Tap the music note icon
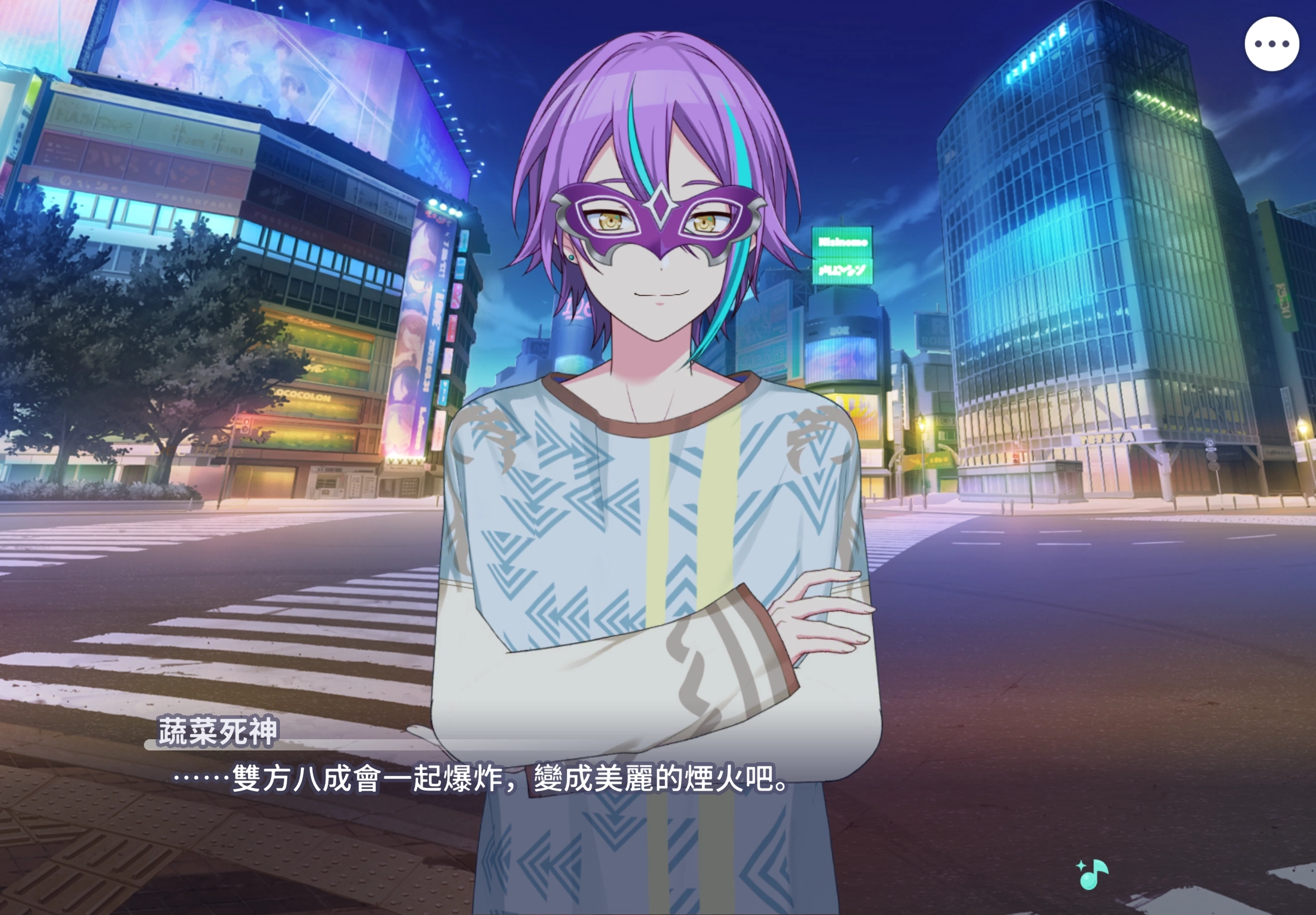 (1093, 874)
